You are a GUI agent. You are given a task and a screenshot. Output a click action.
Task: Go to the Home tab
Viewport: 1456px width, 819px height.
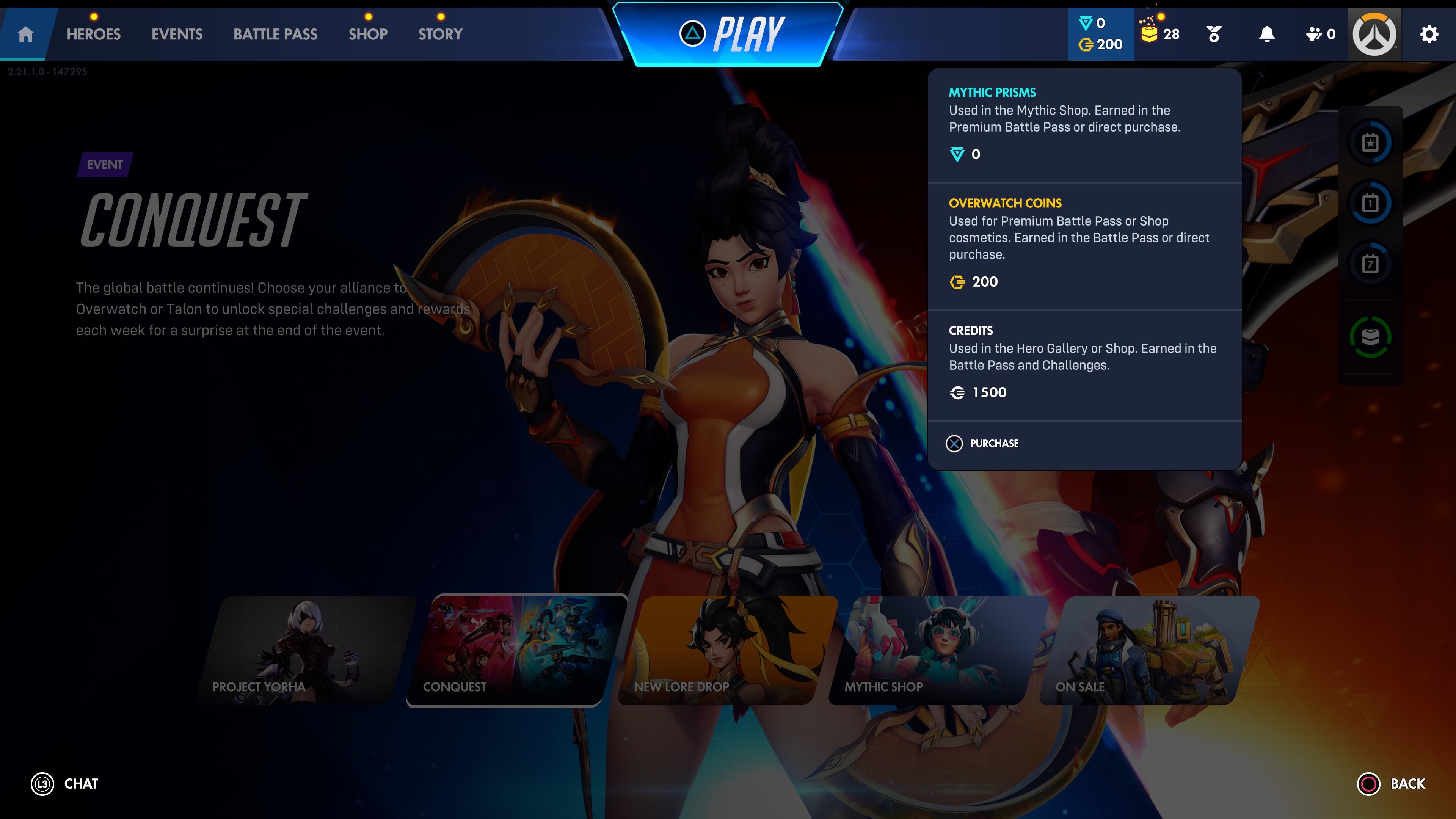pos(25,35)
